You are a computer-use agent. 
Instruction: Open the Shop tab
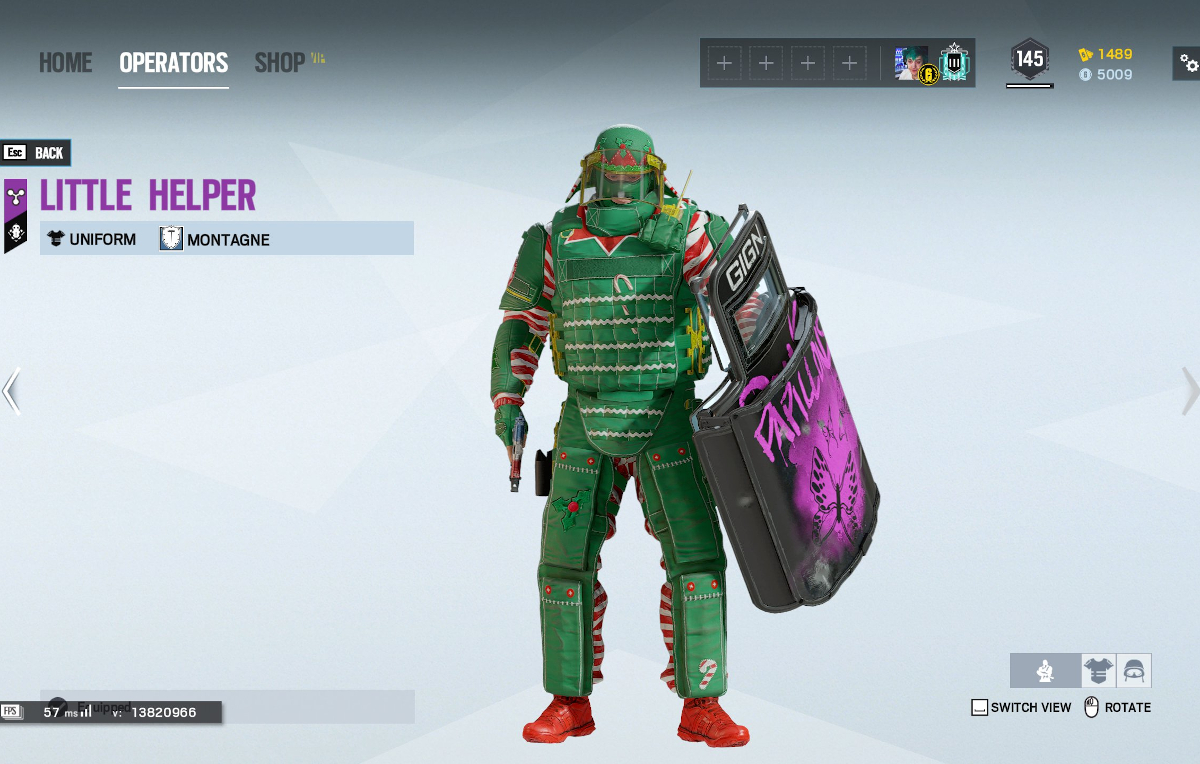coord(280,63)
